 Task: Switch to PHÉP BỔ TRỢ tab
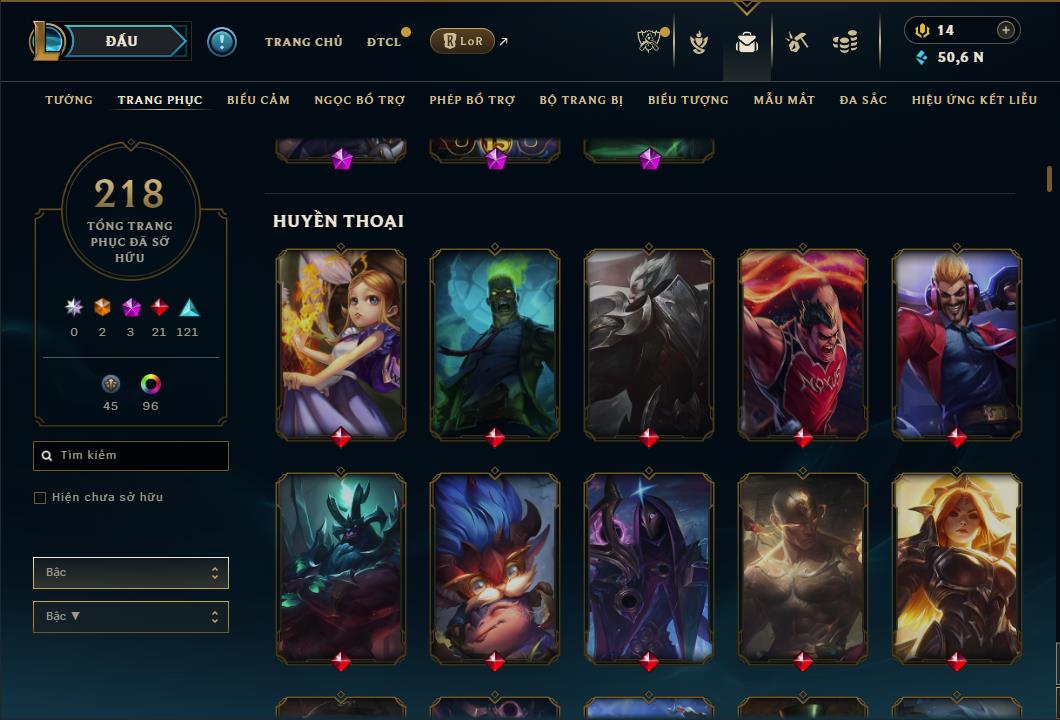tap(472, 100)
